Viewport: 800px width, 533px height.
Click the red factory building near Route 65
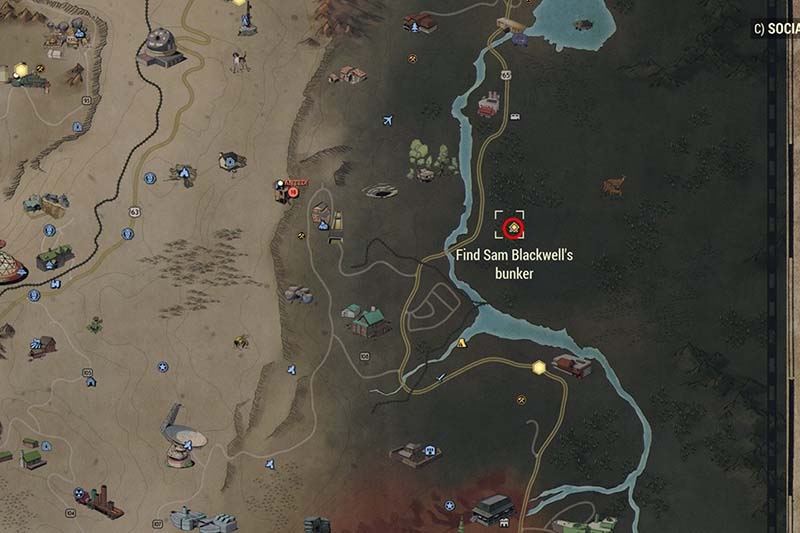click(x=490, y=103)
